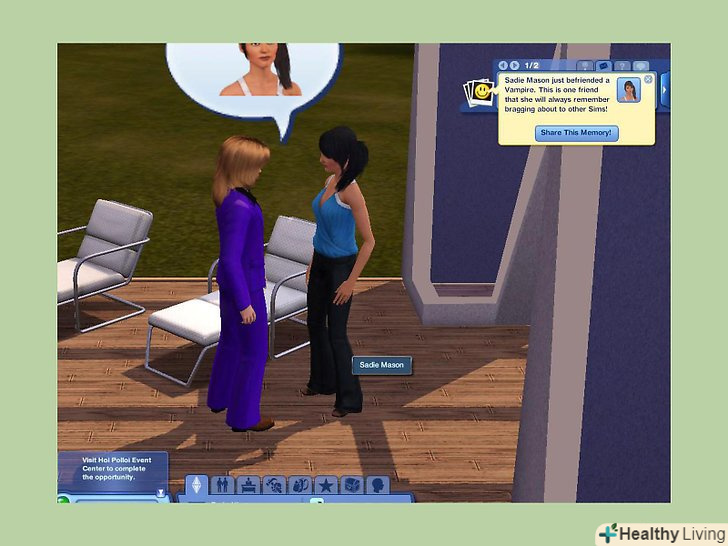This screenshot has height=546, width=728.
Task: Open the treasure chest inventory tab
Action: coord(351,485)
